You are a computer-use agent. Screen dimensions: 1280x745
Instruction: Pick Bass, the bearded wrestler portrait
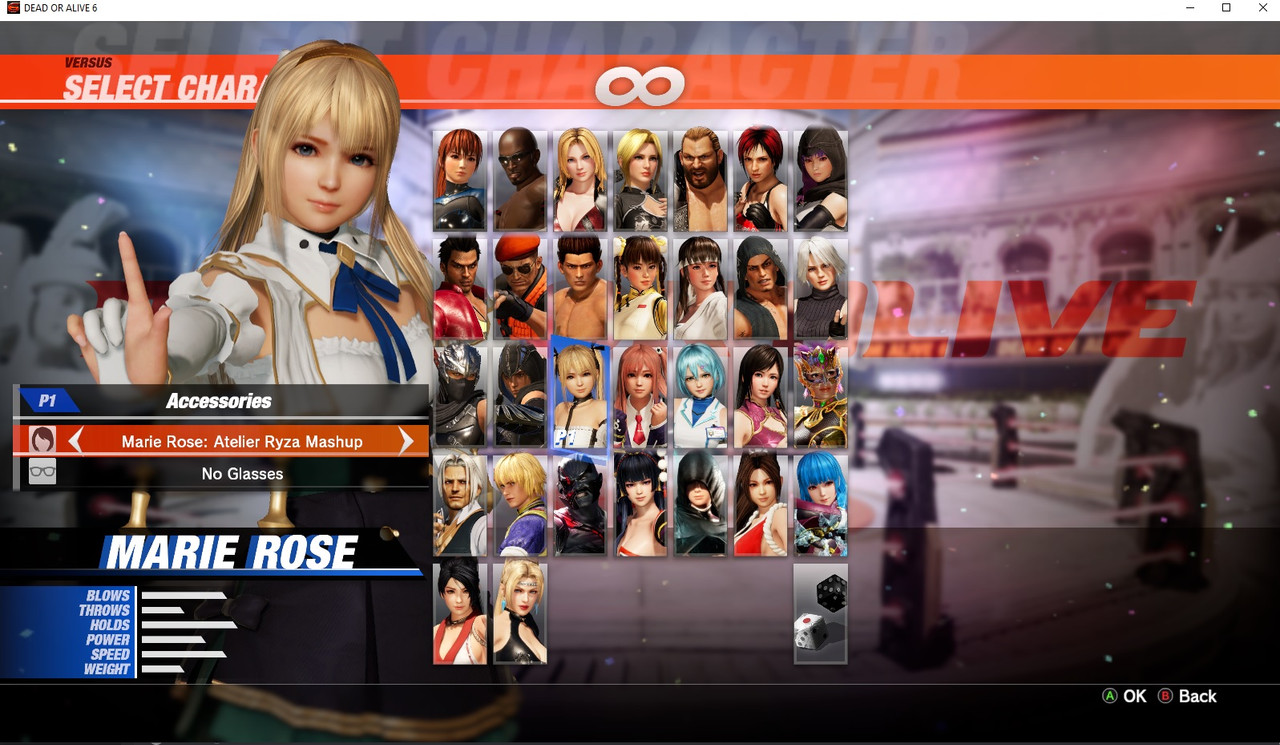[700, 180]
